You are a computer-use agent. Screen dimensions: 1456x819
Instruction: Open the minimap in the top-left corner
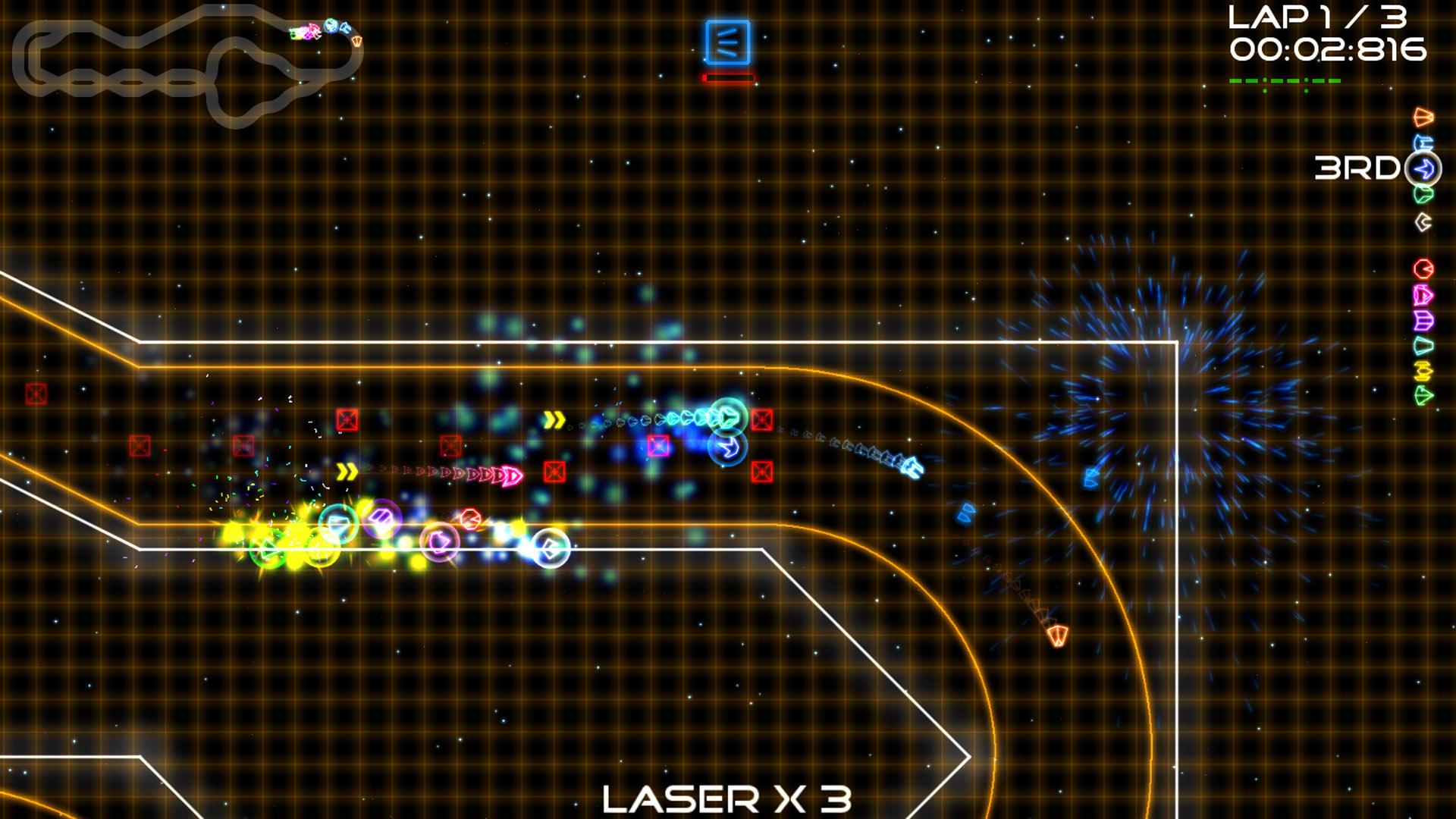[190, 64]
